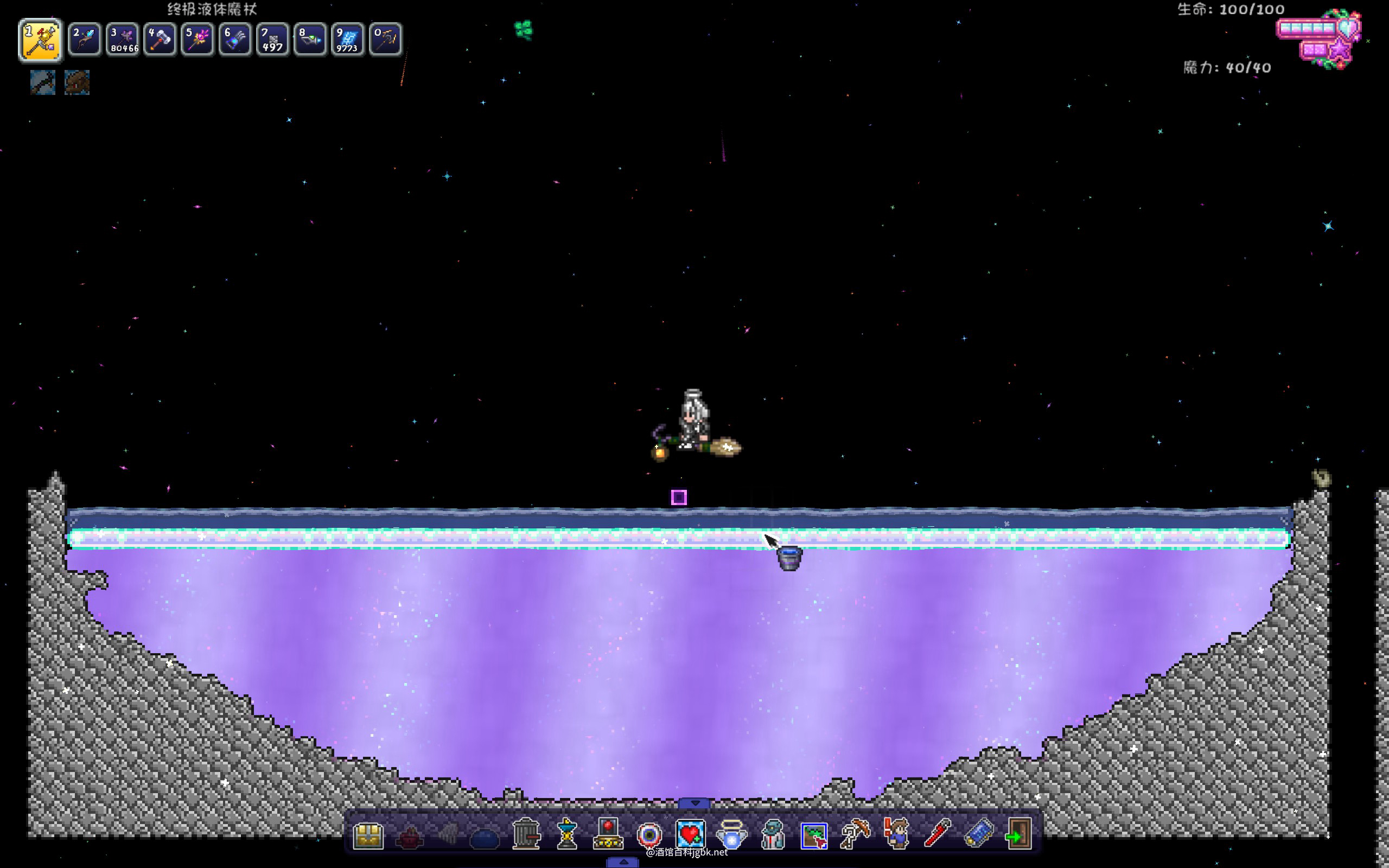Click the angel halo revive icon
This screenshot has height=868, width=1389.
pyautogui.click(x=731, y=835)
